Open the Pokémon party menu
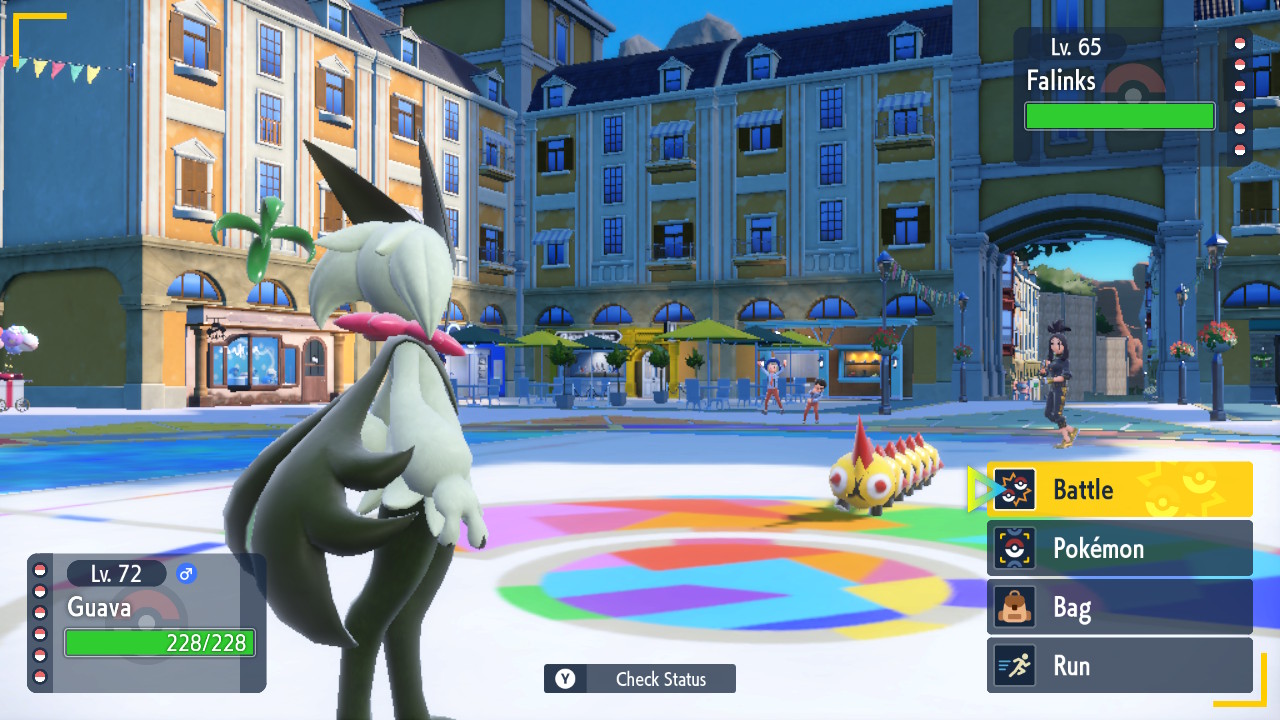The image size is (1280, 720). click(x=1119, y=548)
